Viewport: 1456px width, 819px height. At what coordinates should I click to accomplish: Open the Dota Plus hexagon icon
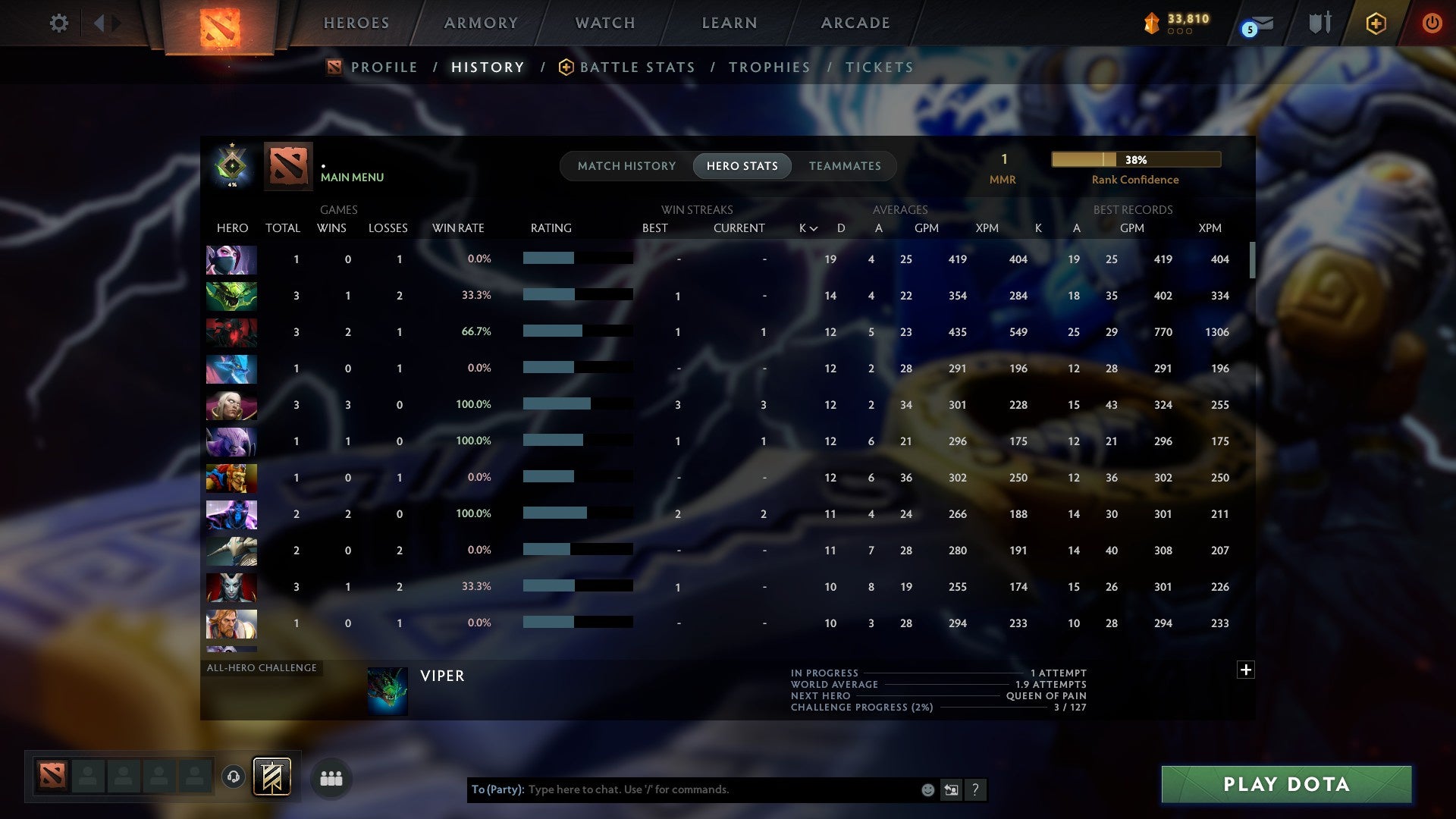click(x=1375, y=23)
